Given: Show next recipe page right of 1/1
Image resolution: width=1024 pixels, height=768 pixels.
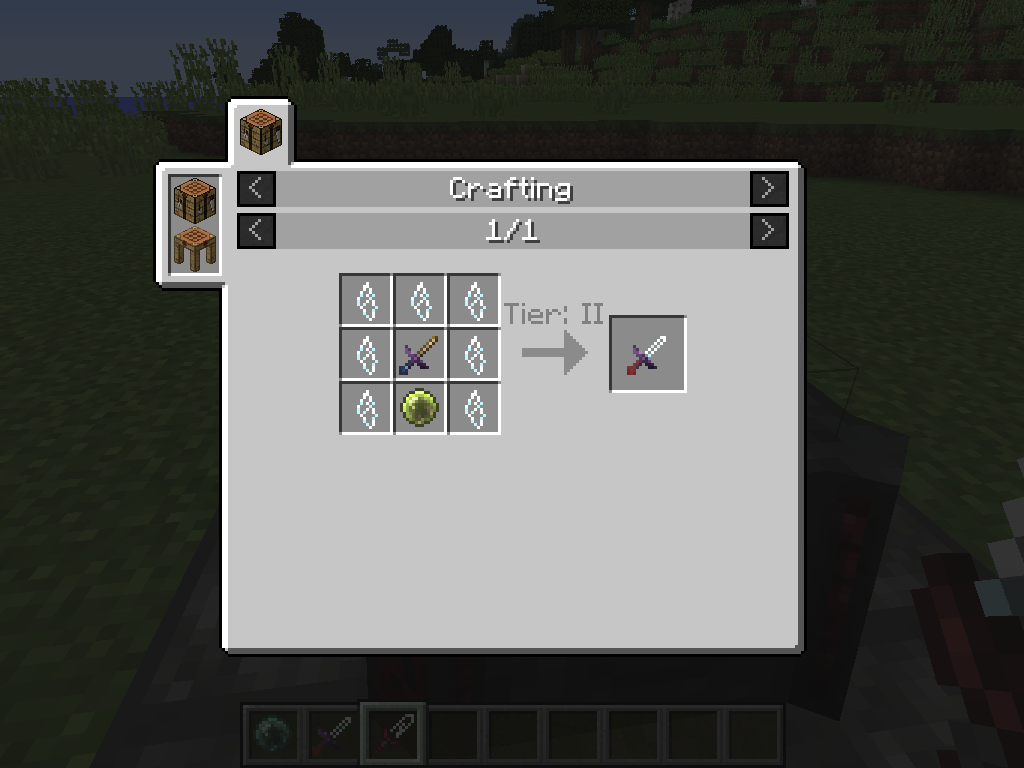Looking at the screenshot, I should pos(769,231).
